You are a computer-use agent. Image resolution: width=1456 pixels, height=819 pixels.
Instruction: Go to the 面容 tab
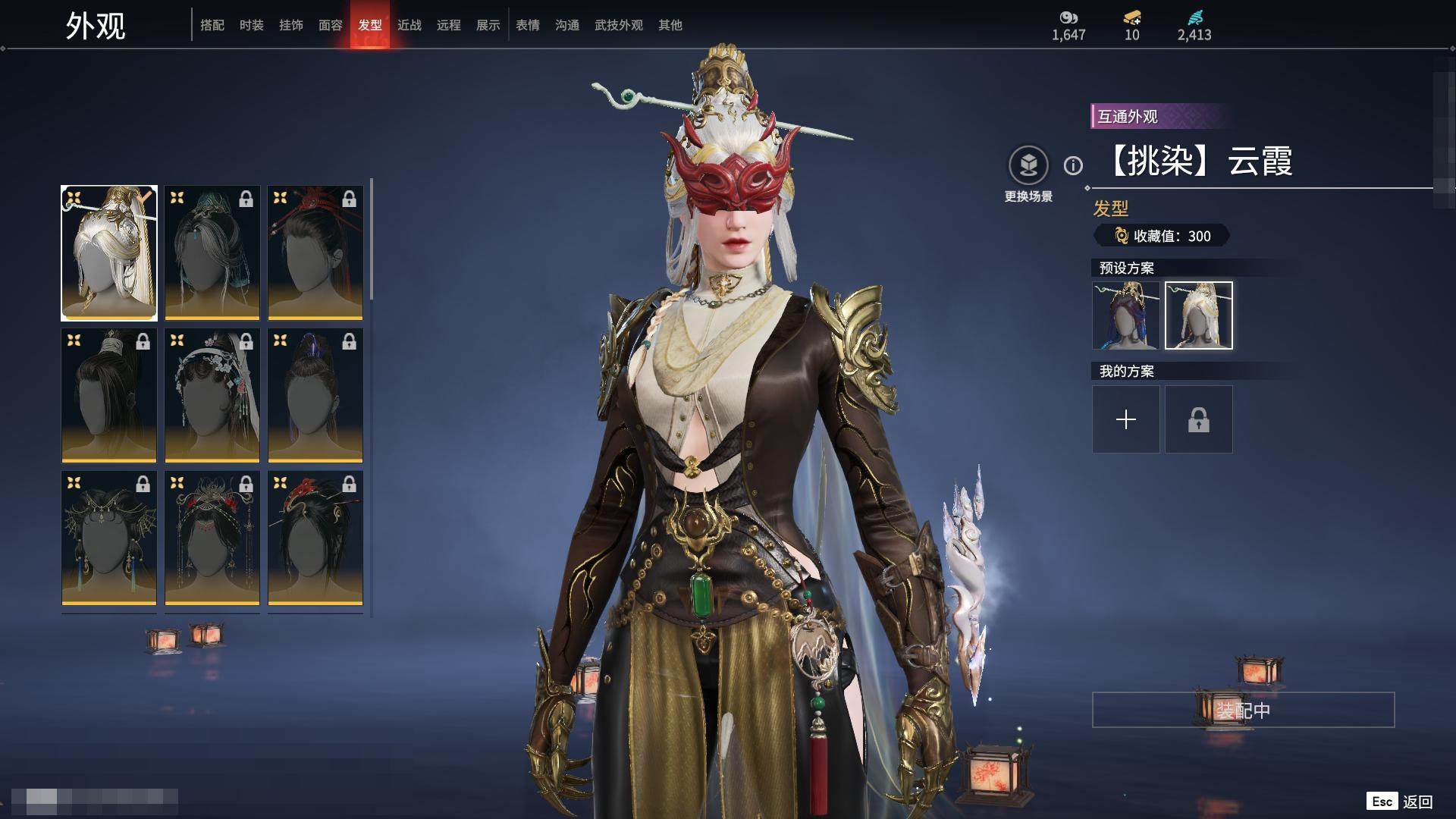pos(331,25)
